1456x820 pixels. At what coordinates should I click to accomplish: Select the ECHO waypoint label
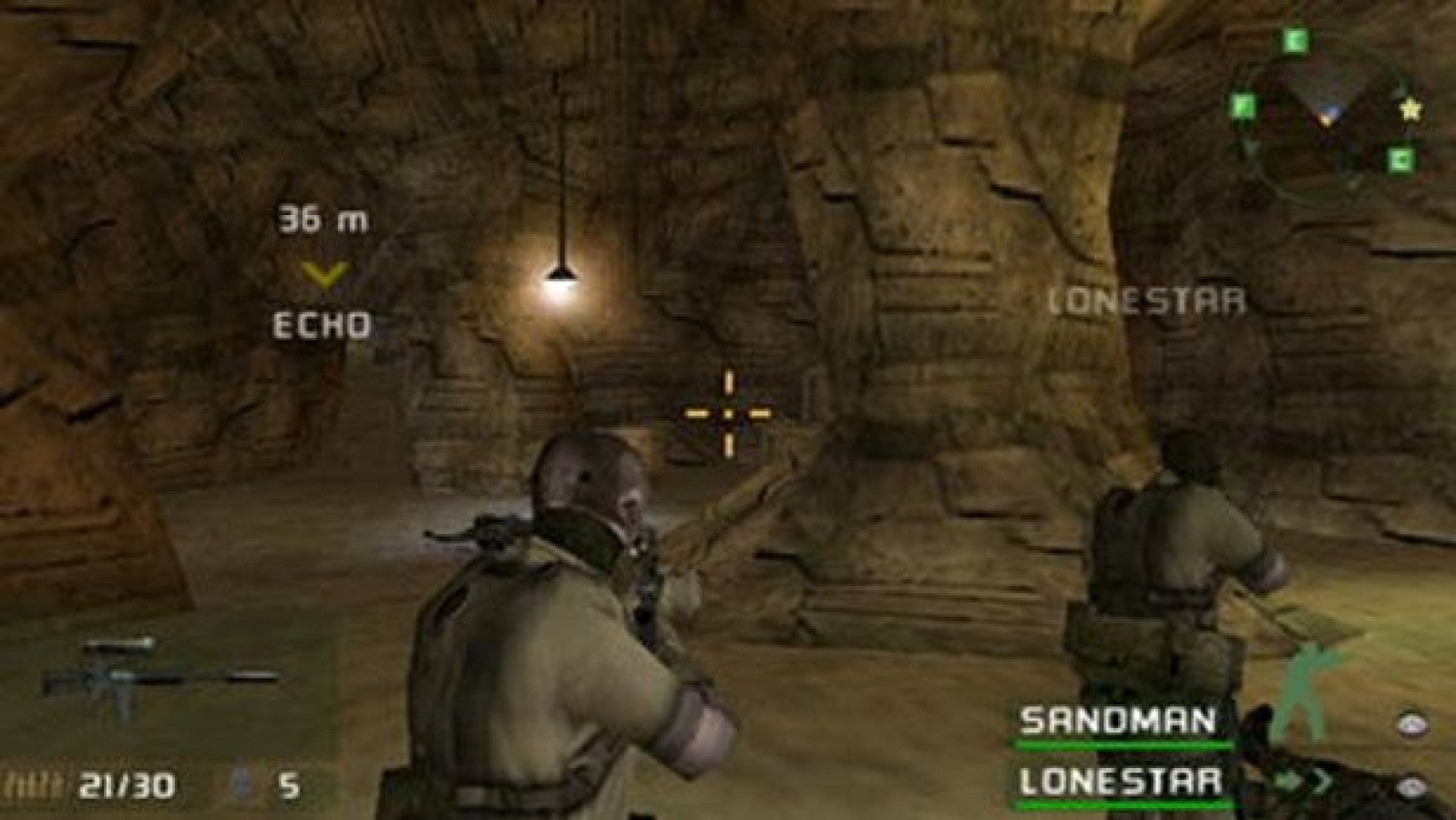pyautogui.click(x=322, y=324)
